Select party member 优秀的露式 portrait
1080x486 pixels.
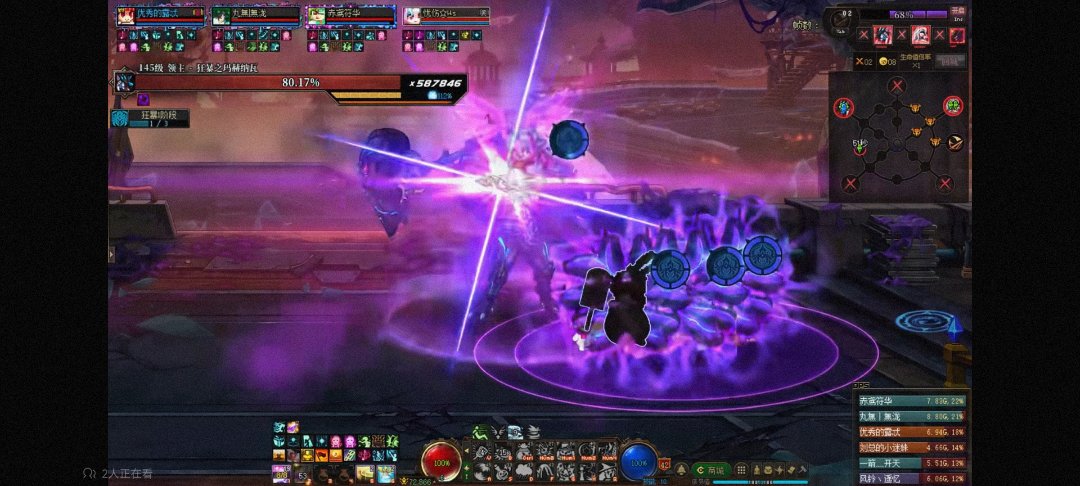(x=126, y=16)
